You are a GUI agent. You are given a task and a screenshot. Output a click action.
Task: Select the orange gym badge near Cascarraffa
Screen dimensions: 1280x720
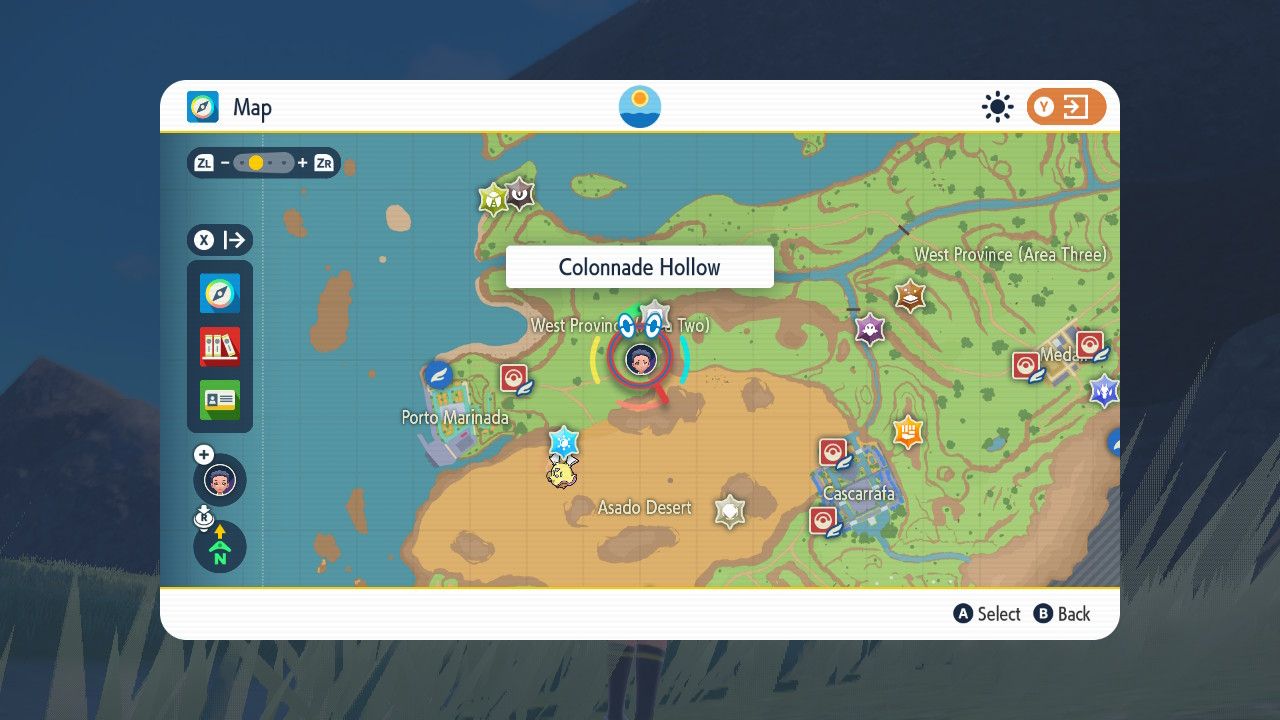[908, 433]
